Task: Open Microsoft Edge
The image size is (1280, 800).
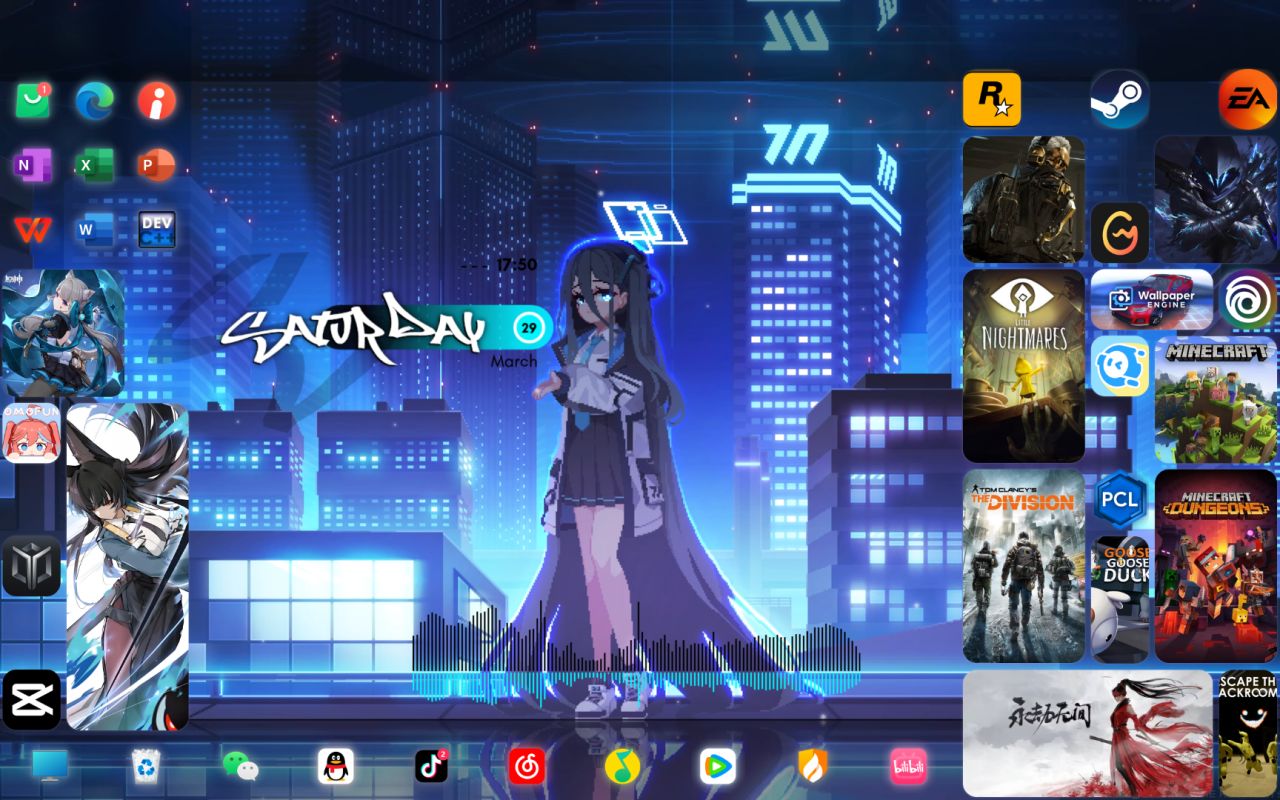Action: pyautogui.click(x=95, y=101)
